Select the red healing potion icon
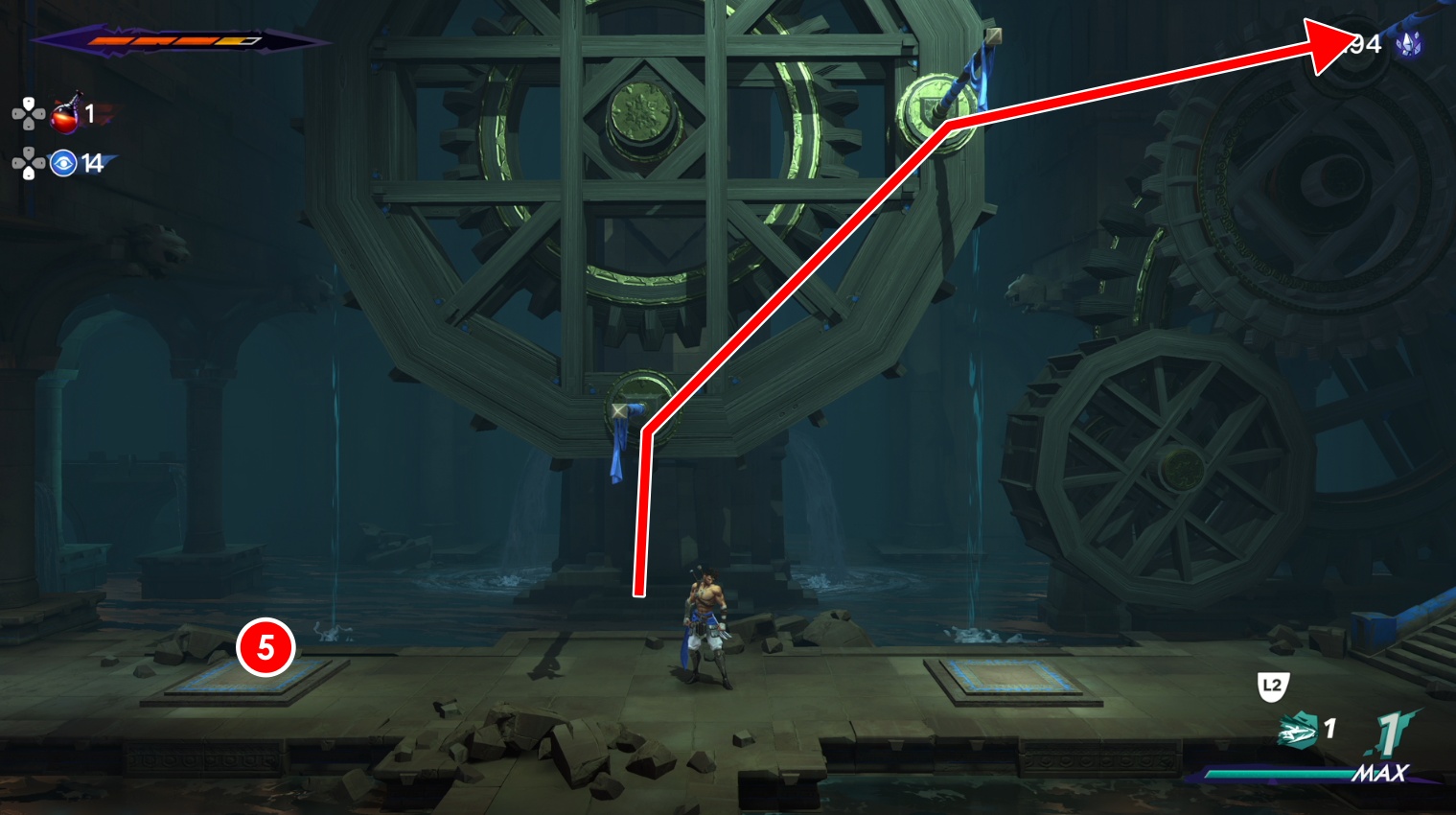Screen dimensions: 1456x815 pos(64,115)
